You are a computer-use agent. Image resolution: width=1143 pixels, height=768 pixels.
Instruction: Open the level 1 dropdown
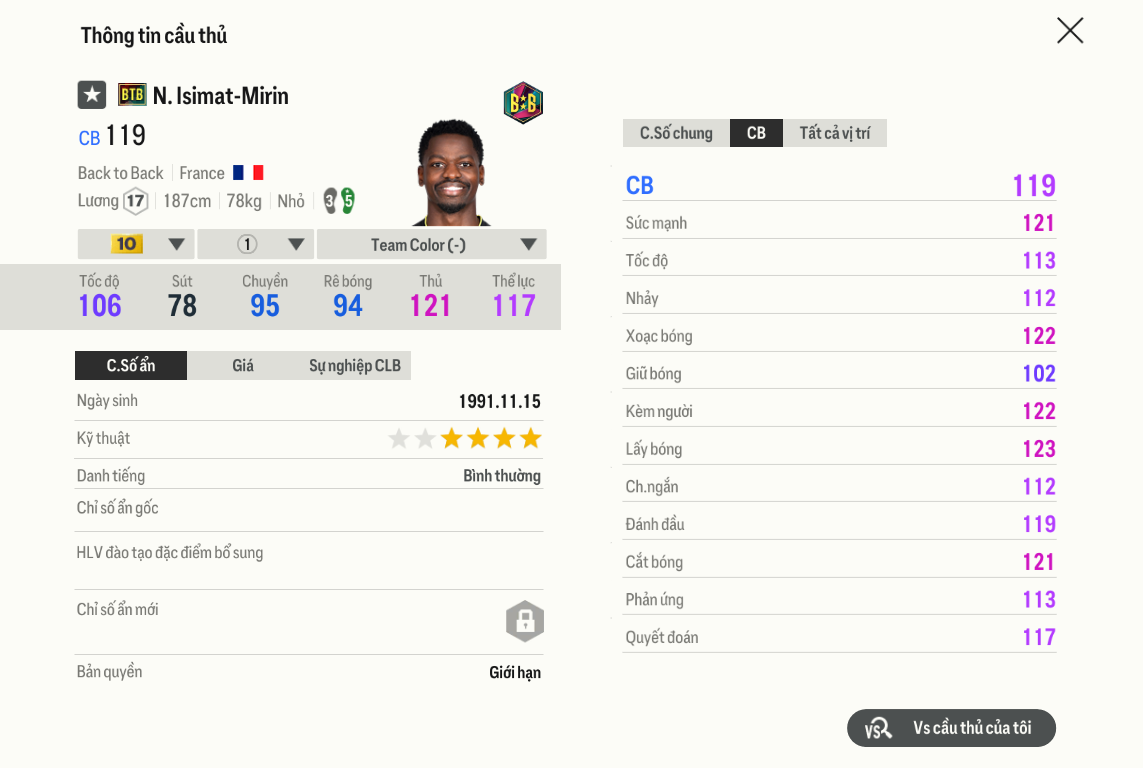point(256,244)
